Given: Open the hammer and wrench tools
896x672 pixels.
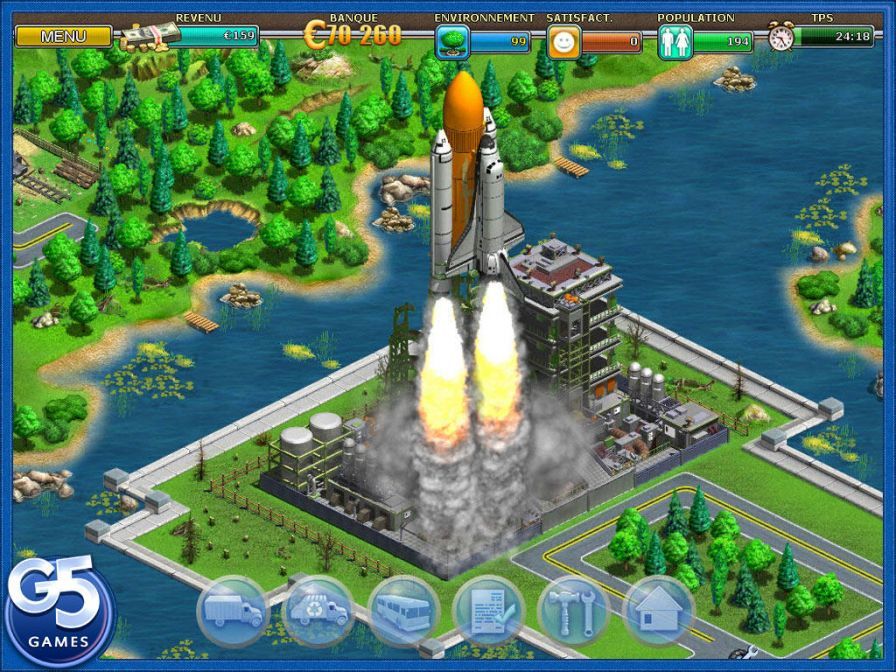Looking at the screenshot, I should [x=573, y=610].
